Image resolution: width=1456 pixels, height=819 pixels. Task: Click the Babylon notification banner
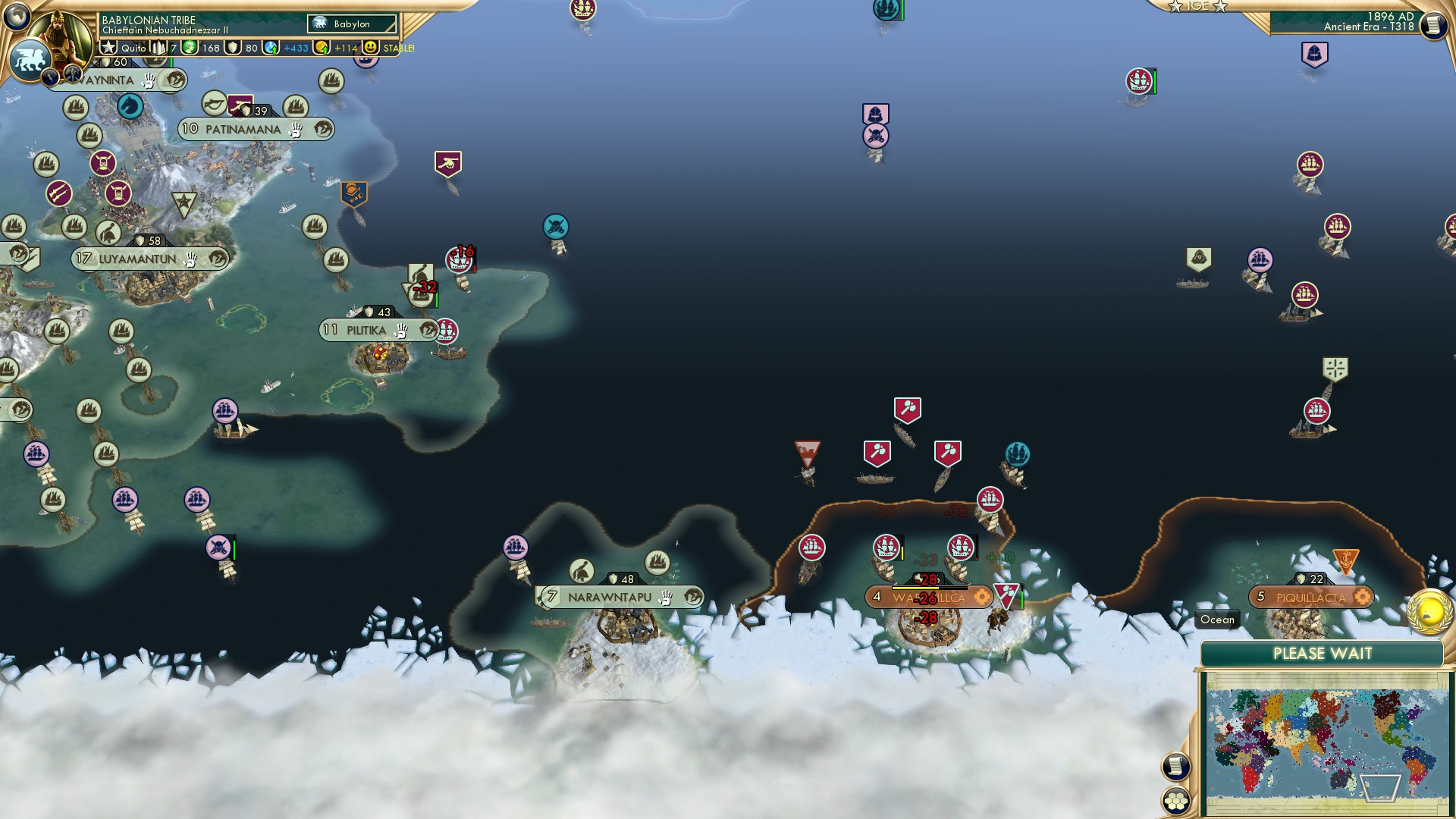[x=350, y=24]
